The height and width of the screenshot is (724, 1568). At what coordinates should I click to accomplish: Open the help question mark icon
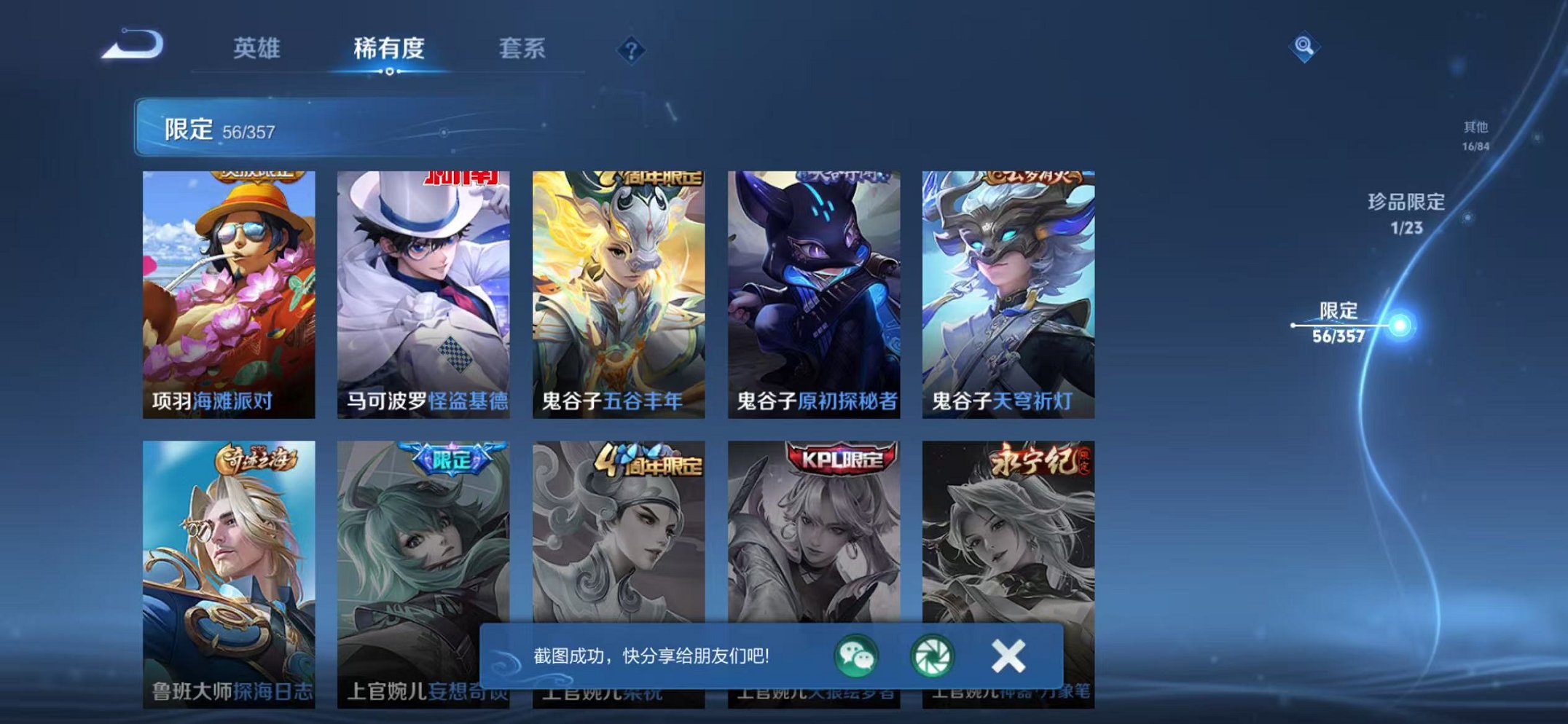click(631, 49)
